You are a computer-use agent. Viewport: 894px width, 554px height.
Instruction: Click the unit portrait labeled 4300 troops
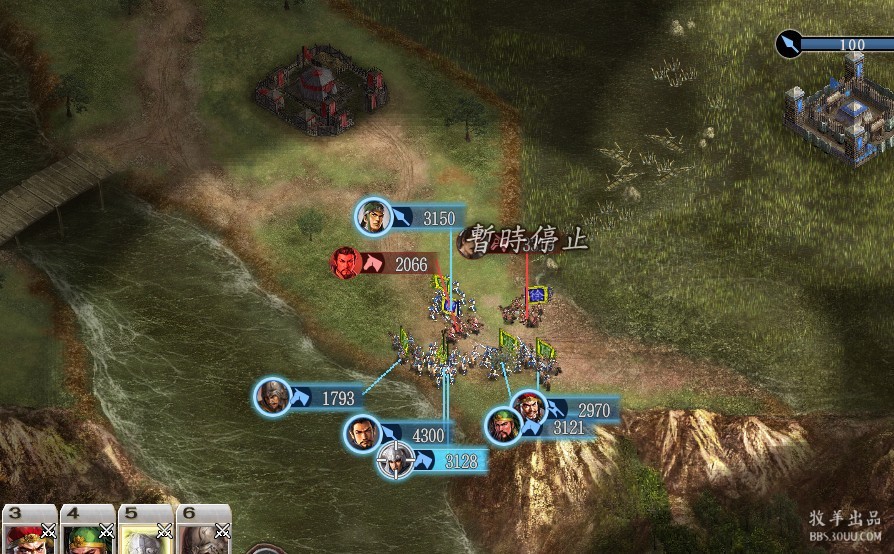pyautogui.click(x=362, y=434)
